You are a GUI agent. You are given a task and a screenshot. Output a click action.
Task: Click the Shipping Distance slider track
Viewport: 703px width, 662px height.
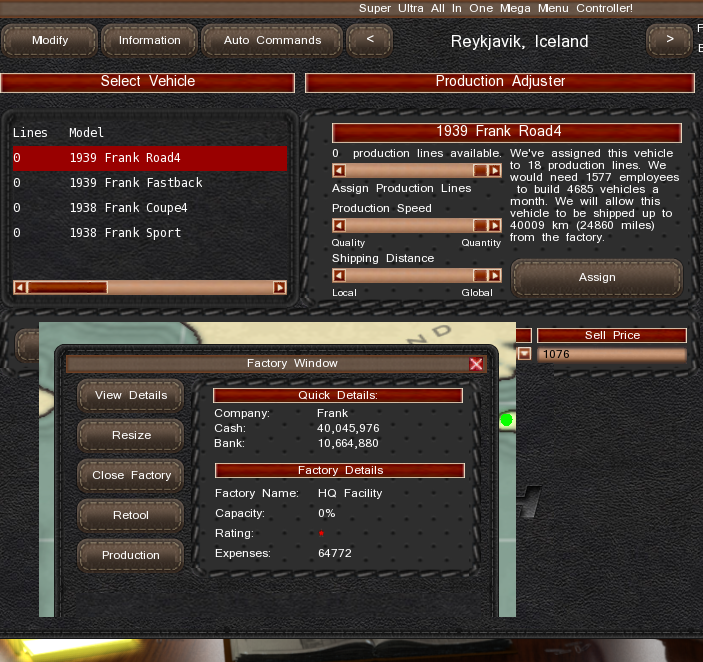[410, 276]
